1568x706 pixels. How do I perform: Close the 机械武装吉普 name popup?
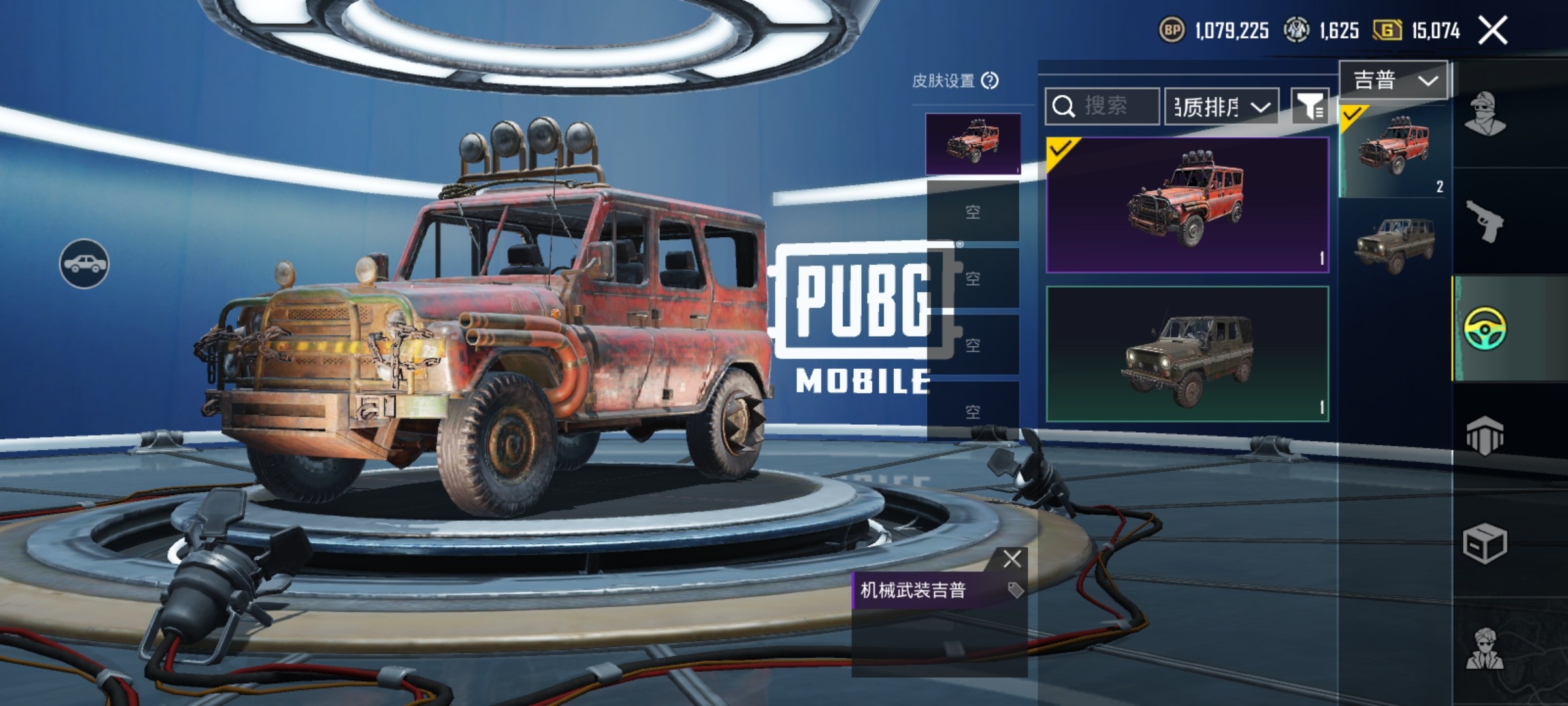[1012, 559]
